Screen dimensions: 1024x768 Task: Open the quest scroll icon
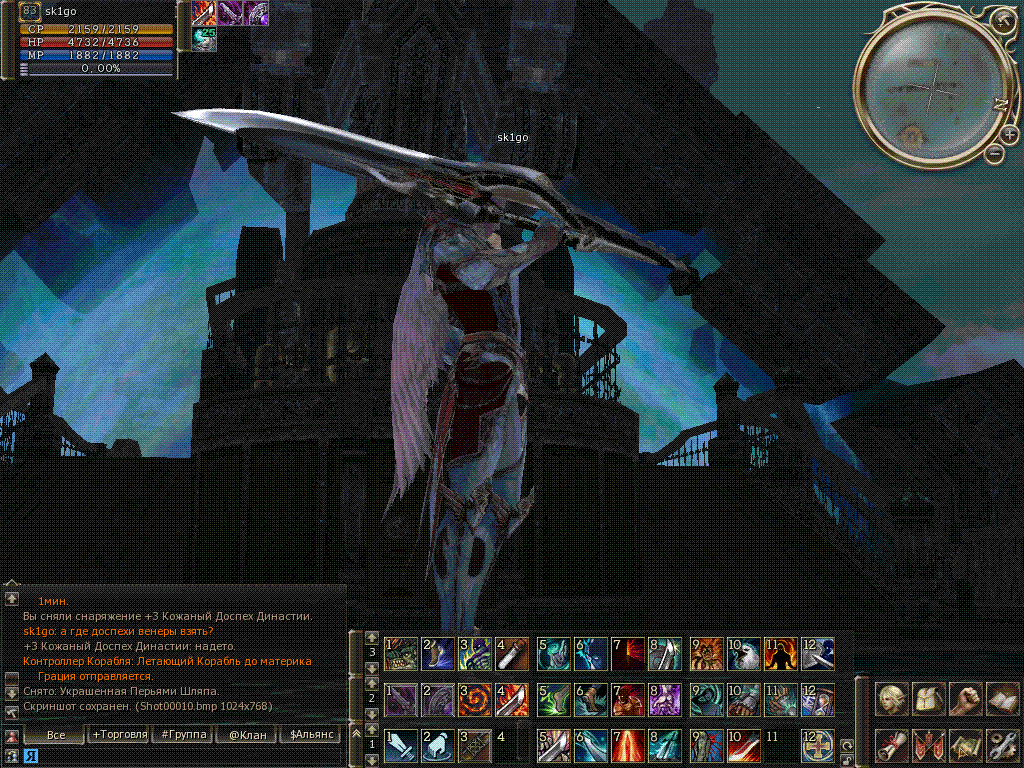pos(892,745)
